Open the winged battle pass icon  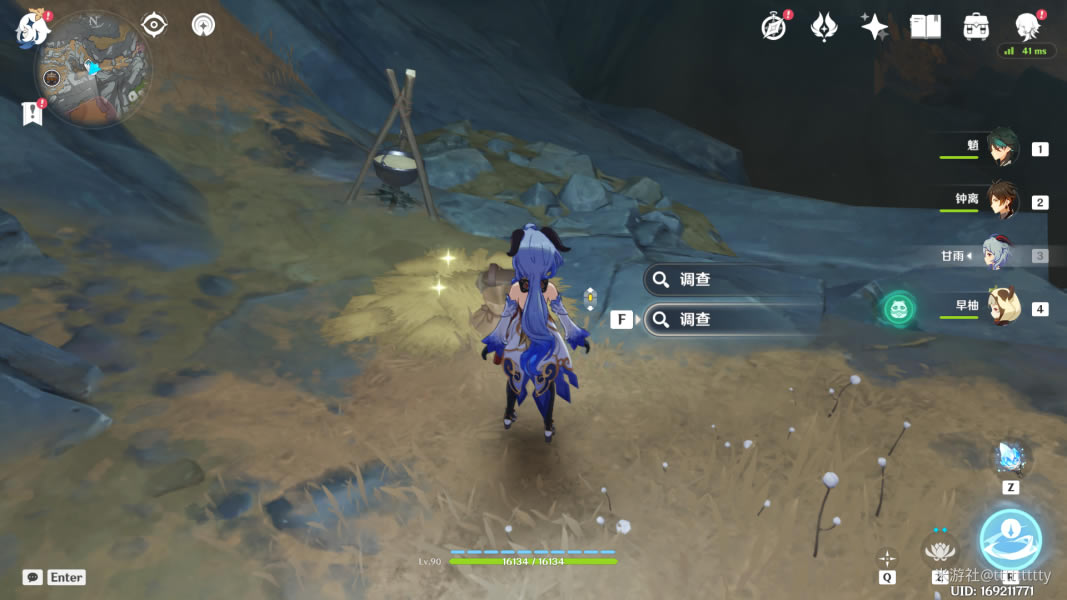(823, 27)
